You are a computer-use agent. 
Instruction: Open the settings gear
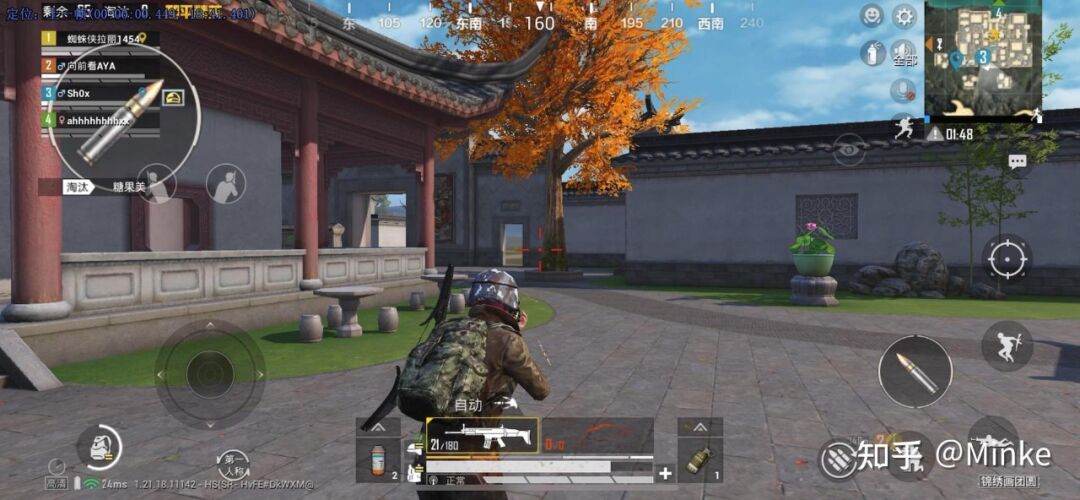pos(904,16)
